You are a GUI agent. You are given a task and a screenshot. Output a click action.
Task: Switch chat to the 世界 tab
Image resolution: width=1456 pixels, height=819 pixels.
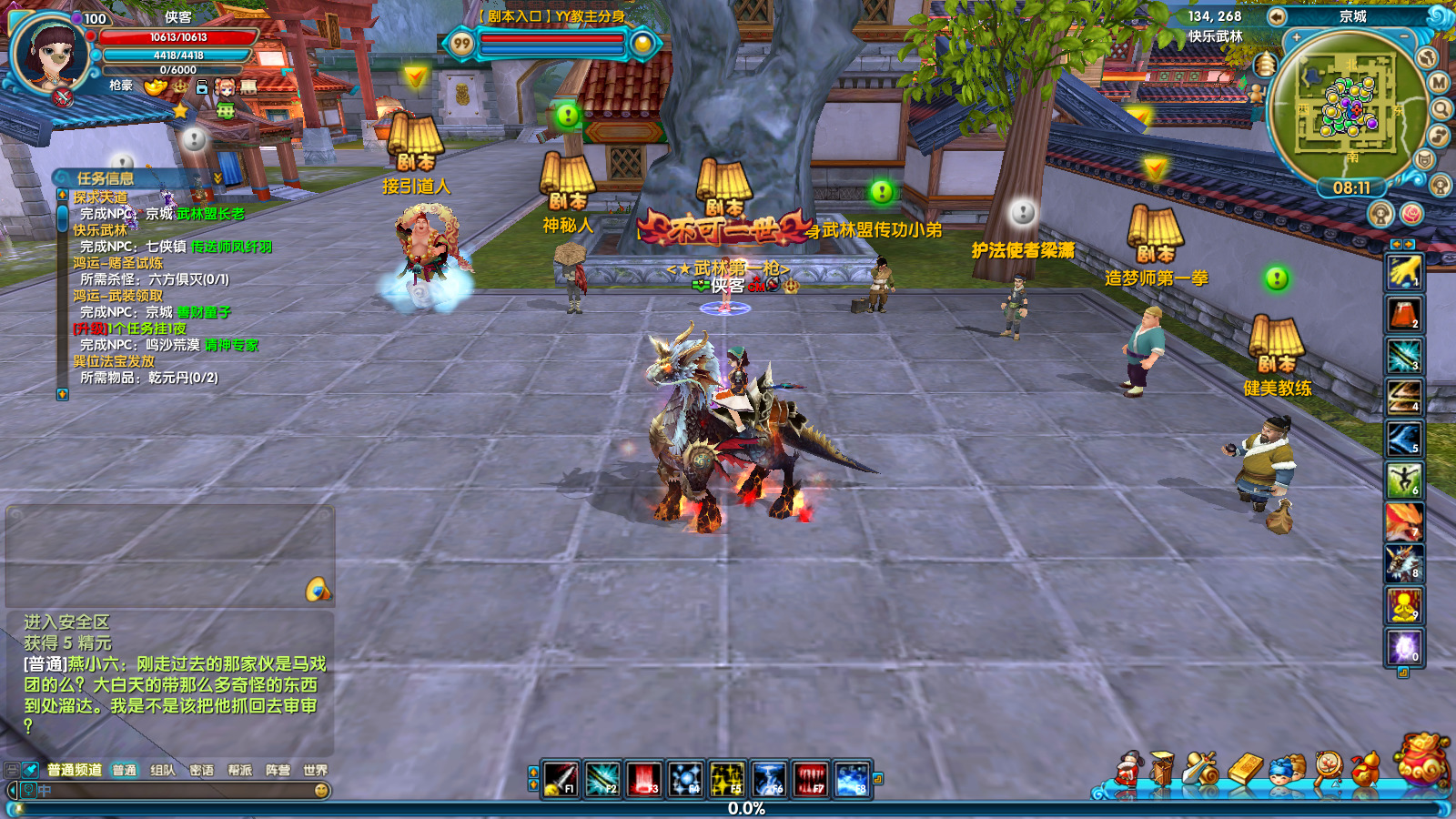click(x=315, y=770)
